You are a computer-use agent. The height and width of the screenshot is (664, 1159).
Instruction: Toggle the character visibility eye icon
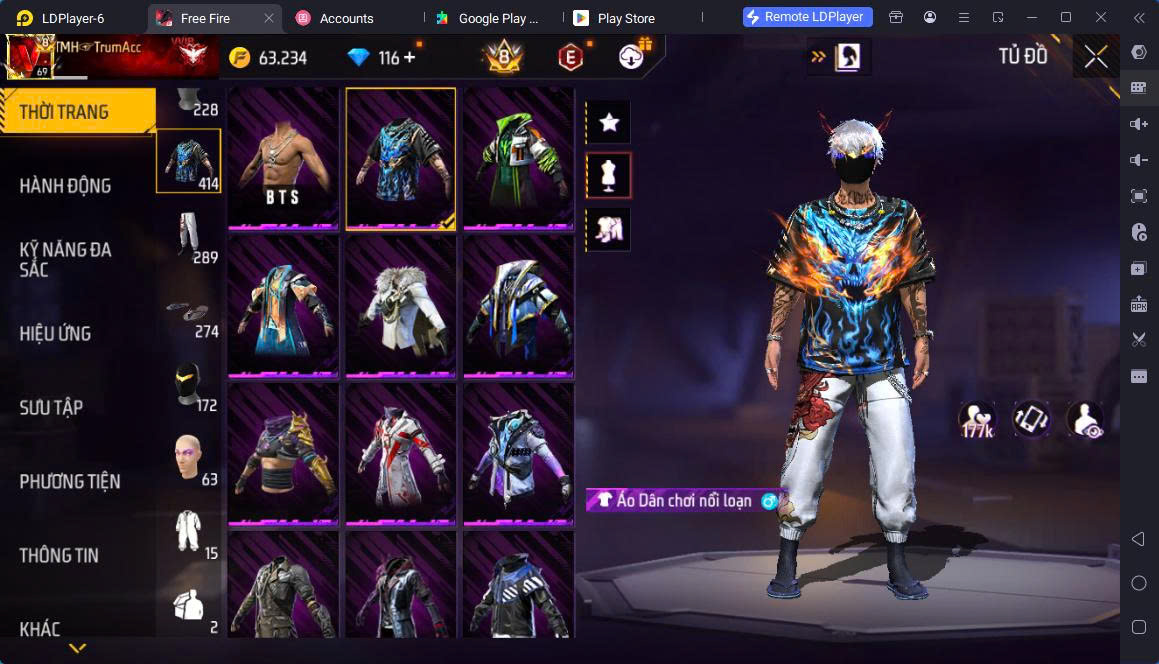[x=1084, y=420]
